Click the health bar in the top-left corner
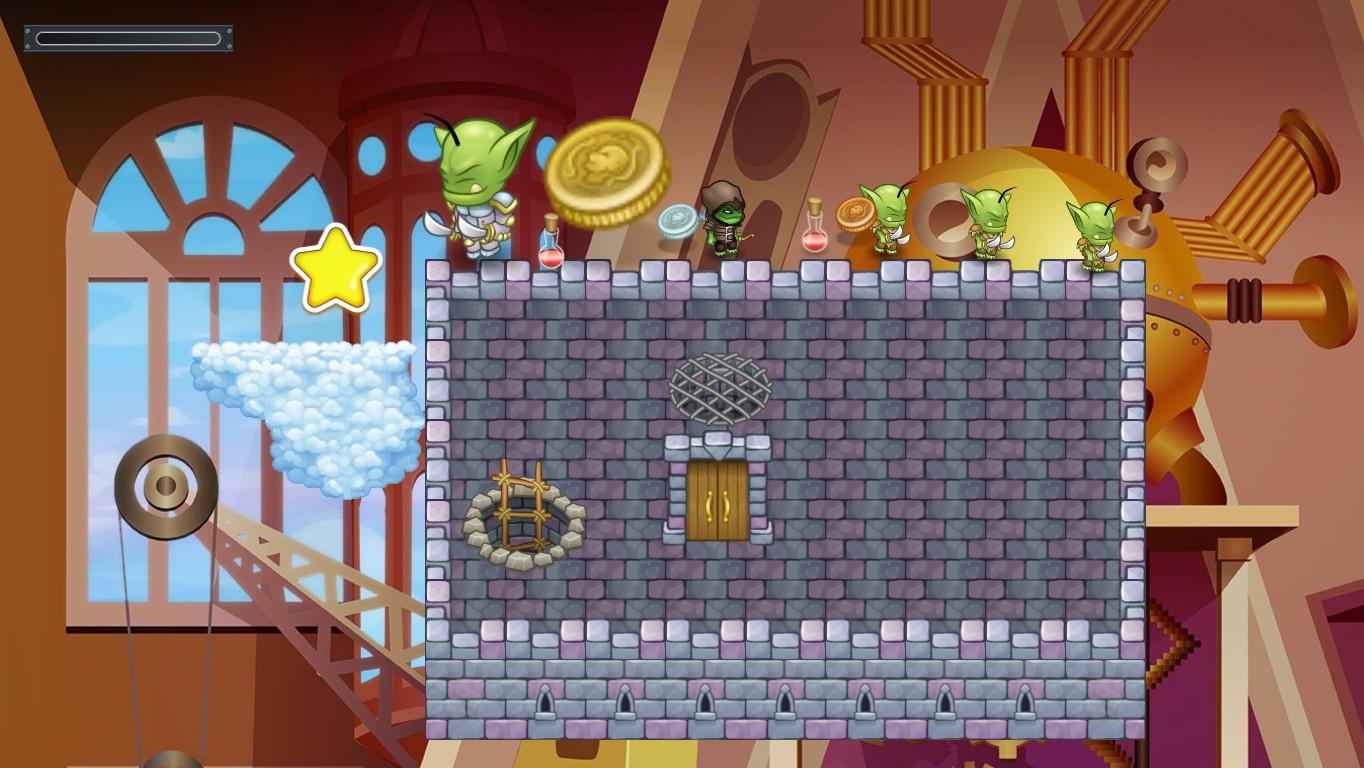The width and height of the screenshot is (1364, 768). point(128,37)
